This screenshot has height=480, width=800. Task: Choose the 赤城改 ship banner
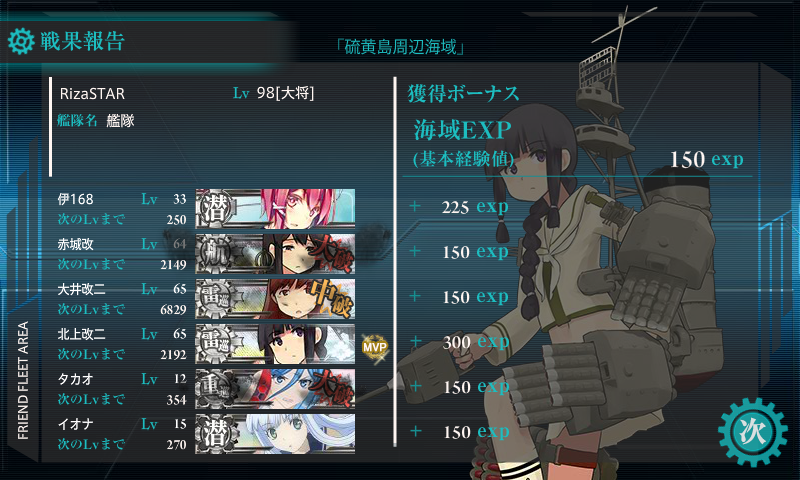275,253
